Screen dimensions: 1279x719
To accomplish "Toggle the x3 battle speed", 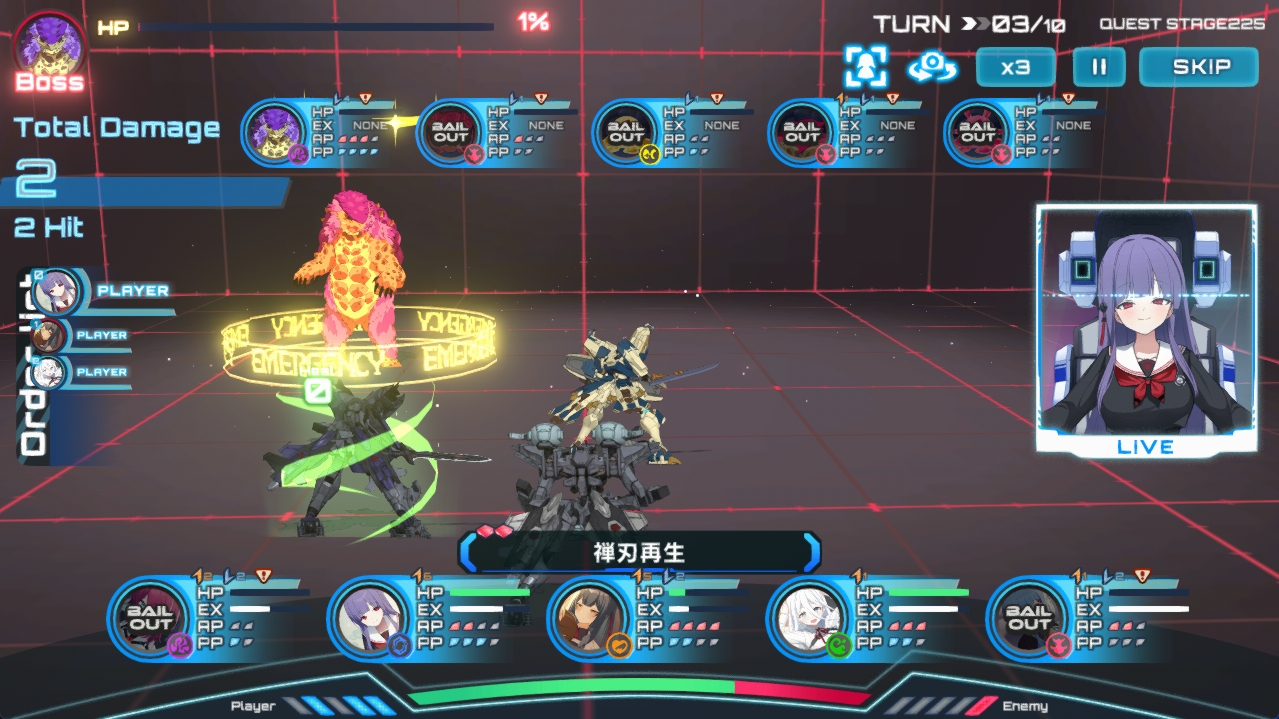I will 1015,67.
